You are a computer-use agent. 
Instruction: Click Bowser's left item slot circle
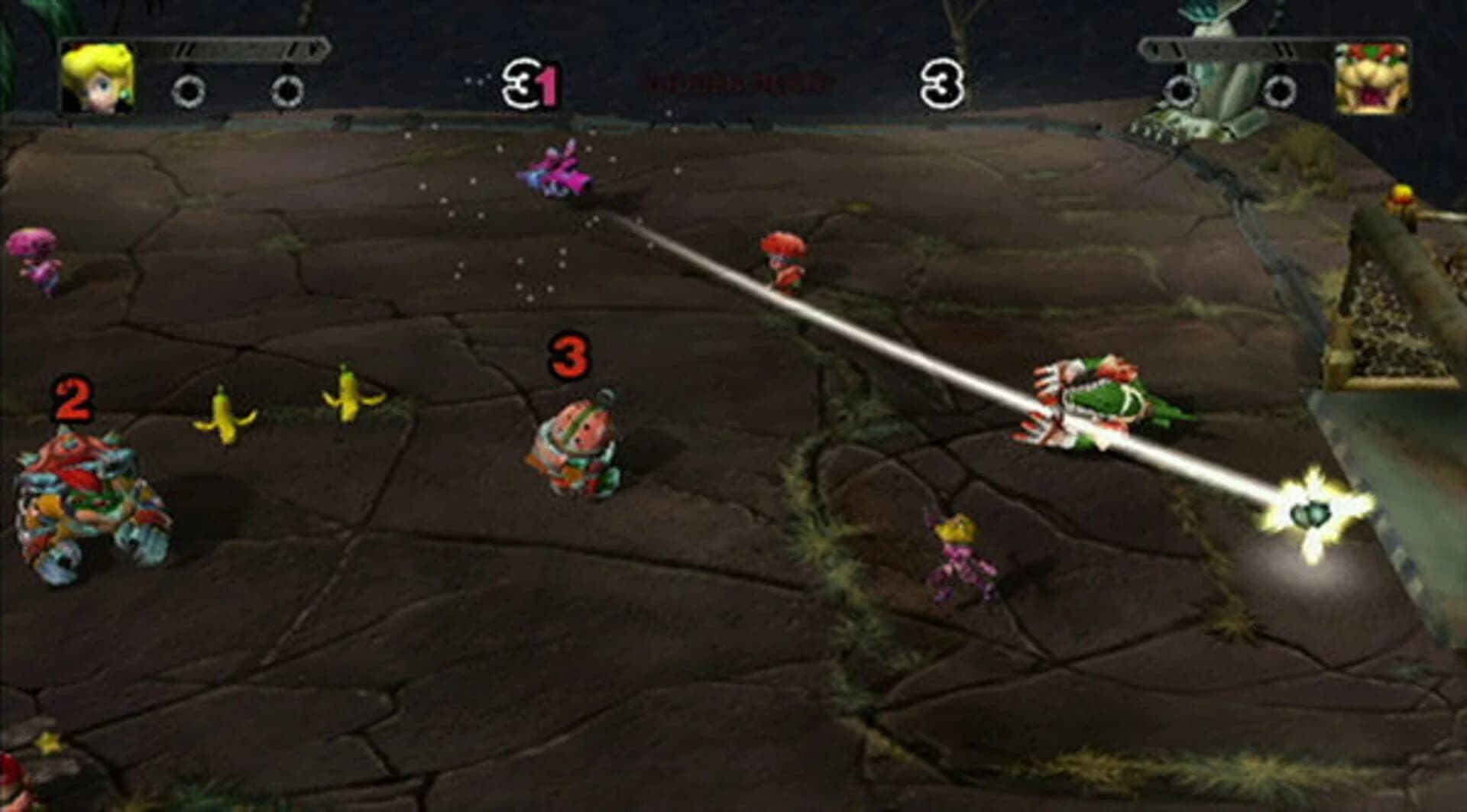1181,92
